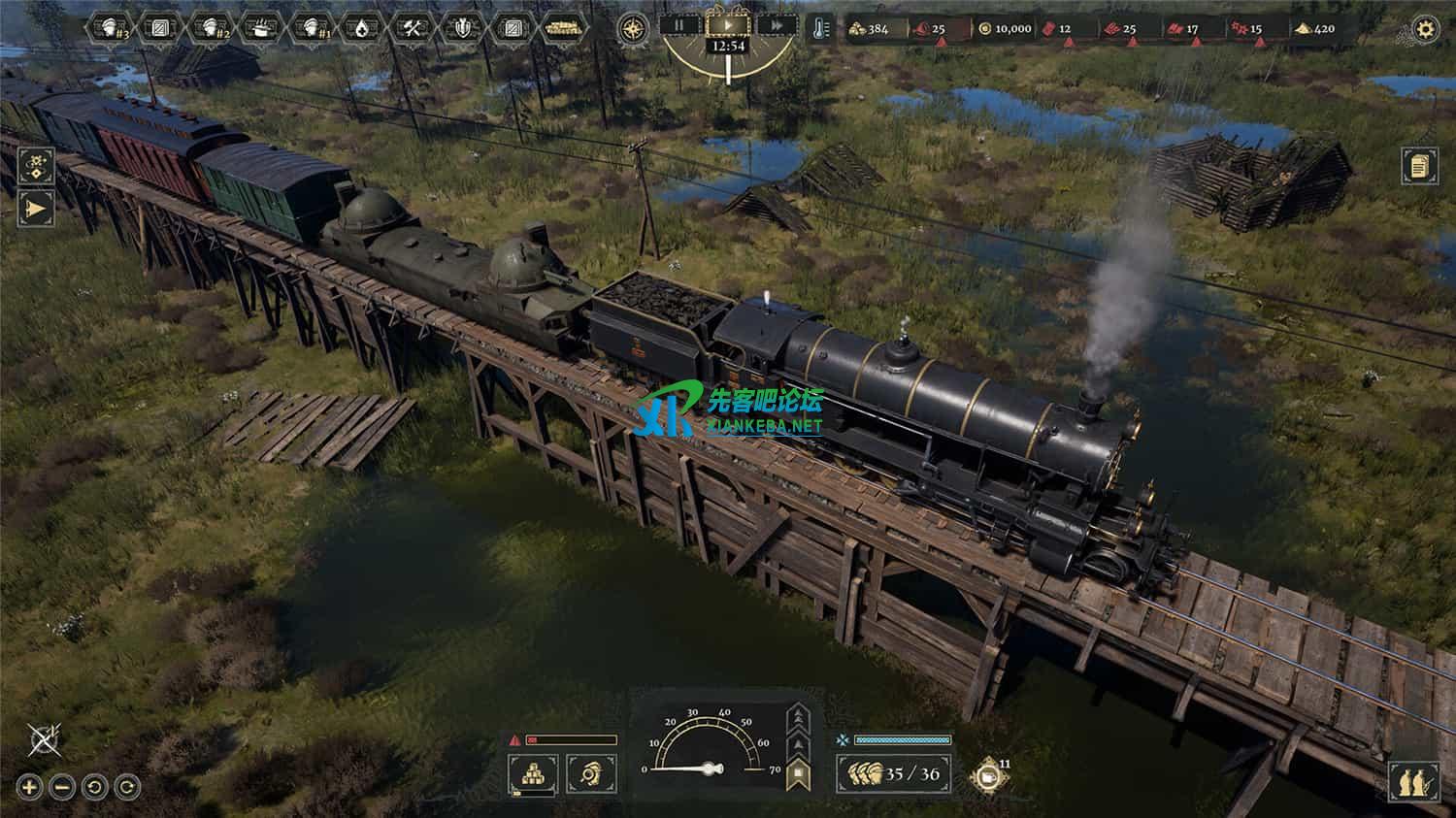Open the gold cargo stockpile panel
The image size is (1456, 818).
coord(532,773)
